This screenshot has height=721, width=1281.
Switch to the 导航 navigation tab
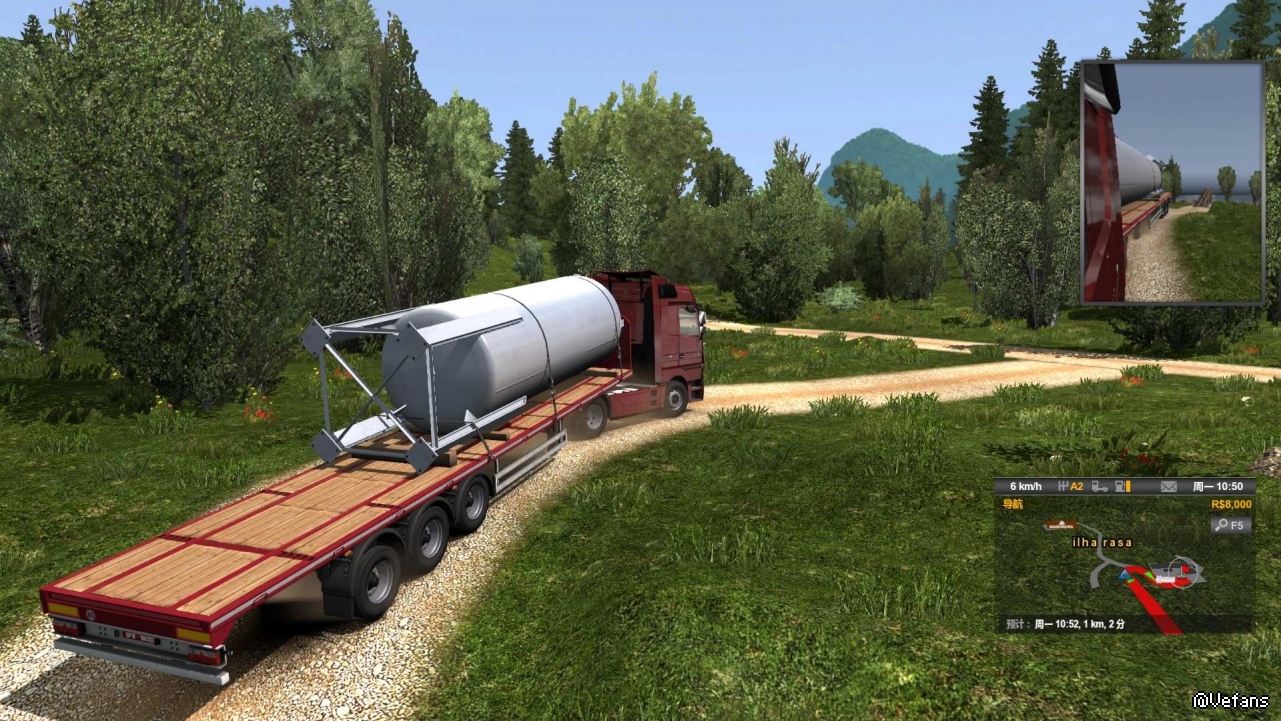tap(1012, 505)
